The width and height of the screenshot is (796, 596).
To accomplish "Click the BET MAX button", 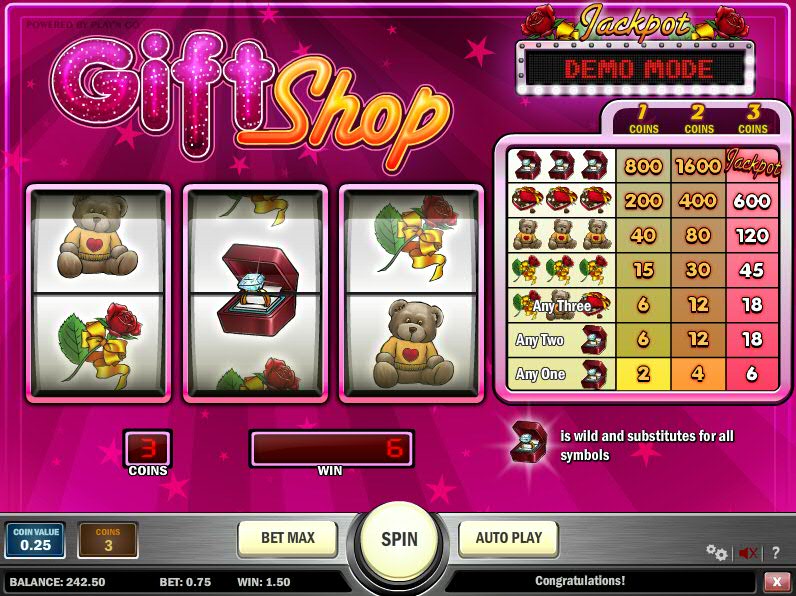I will pyautogui.click(x=288, y=538).
